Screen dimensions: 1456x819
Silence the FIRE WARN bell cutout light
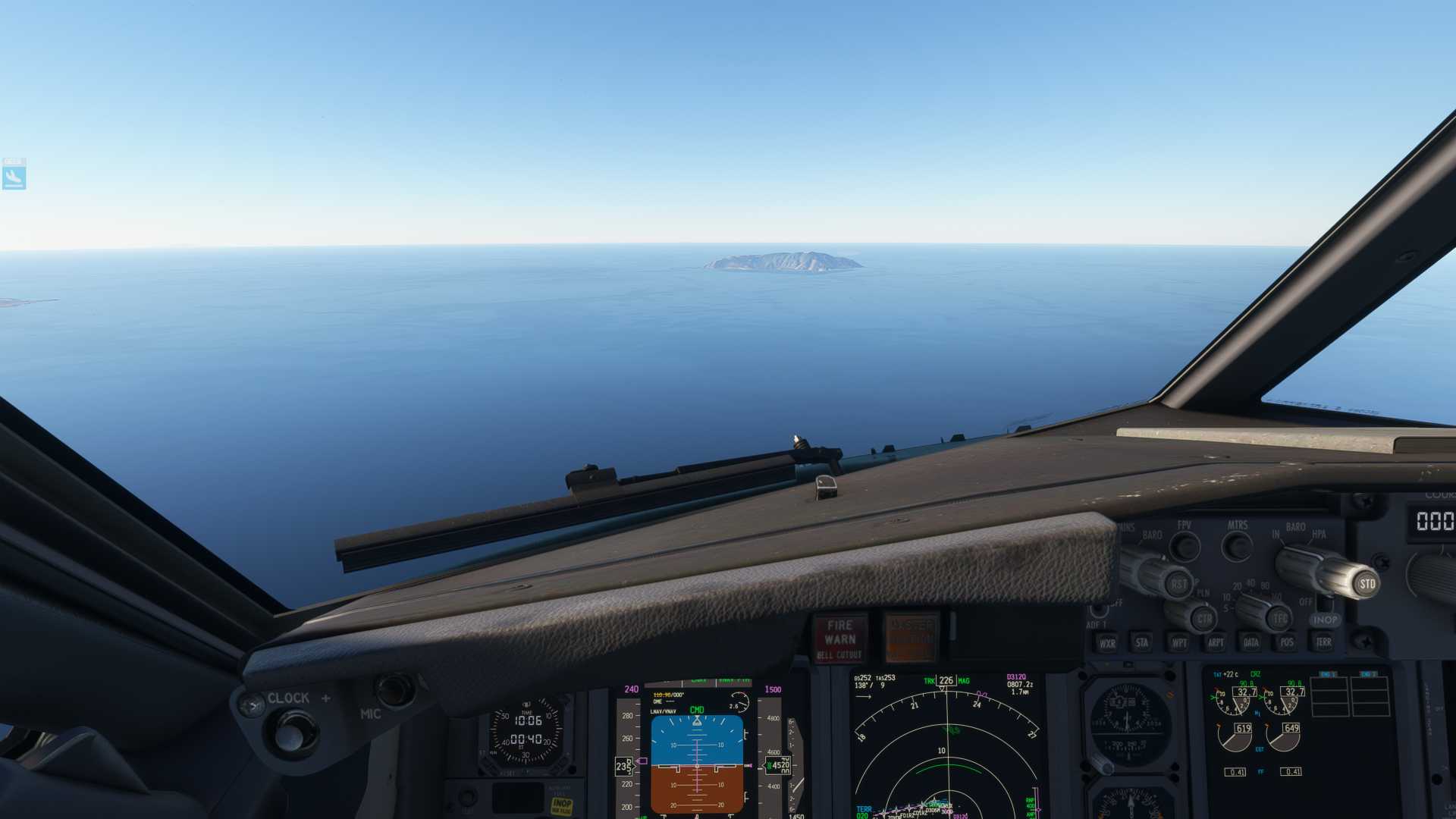(x=840, y=639)
